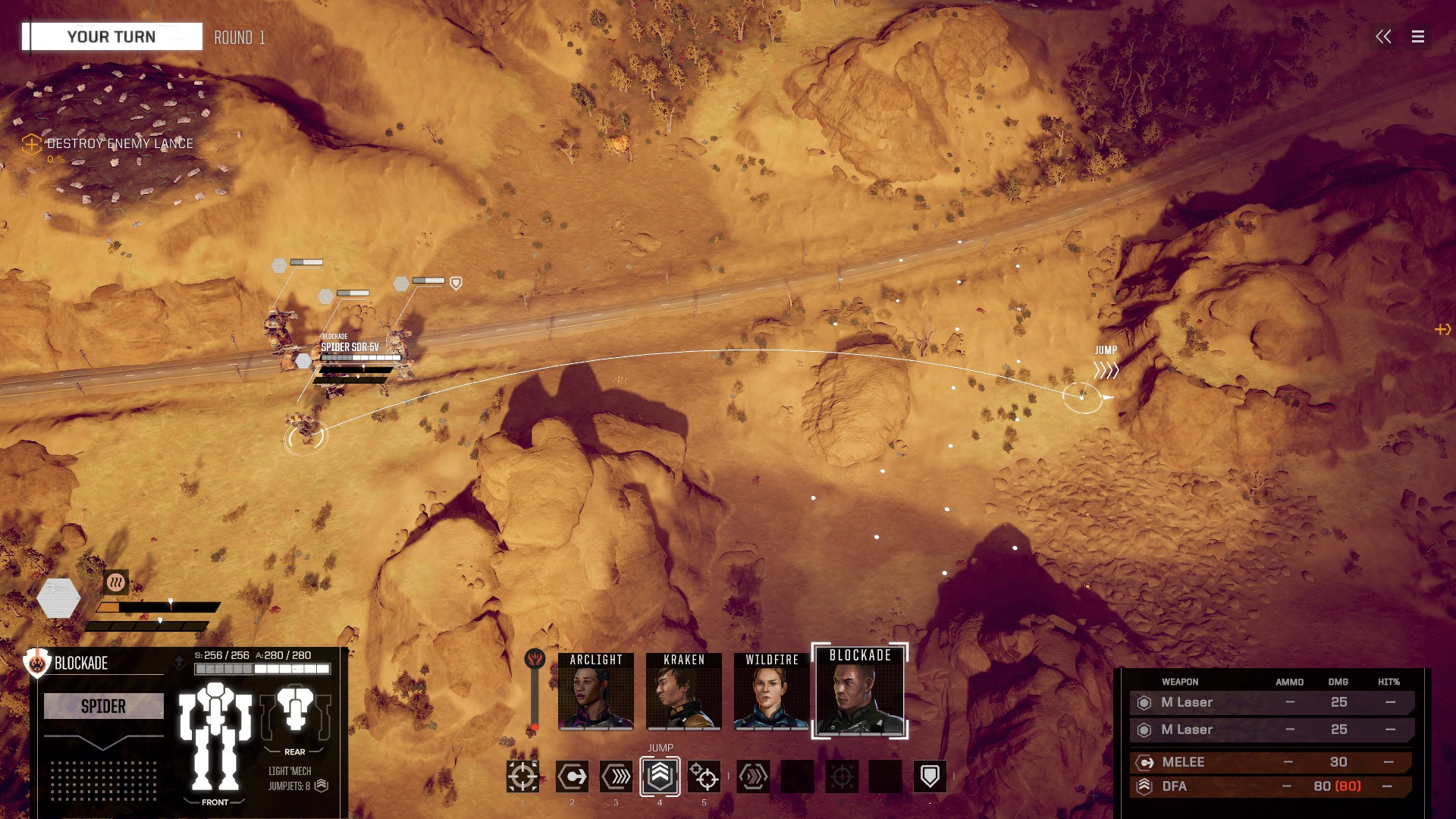Select pilot Arclight portrait

(x=595, y=691)
